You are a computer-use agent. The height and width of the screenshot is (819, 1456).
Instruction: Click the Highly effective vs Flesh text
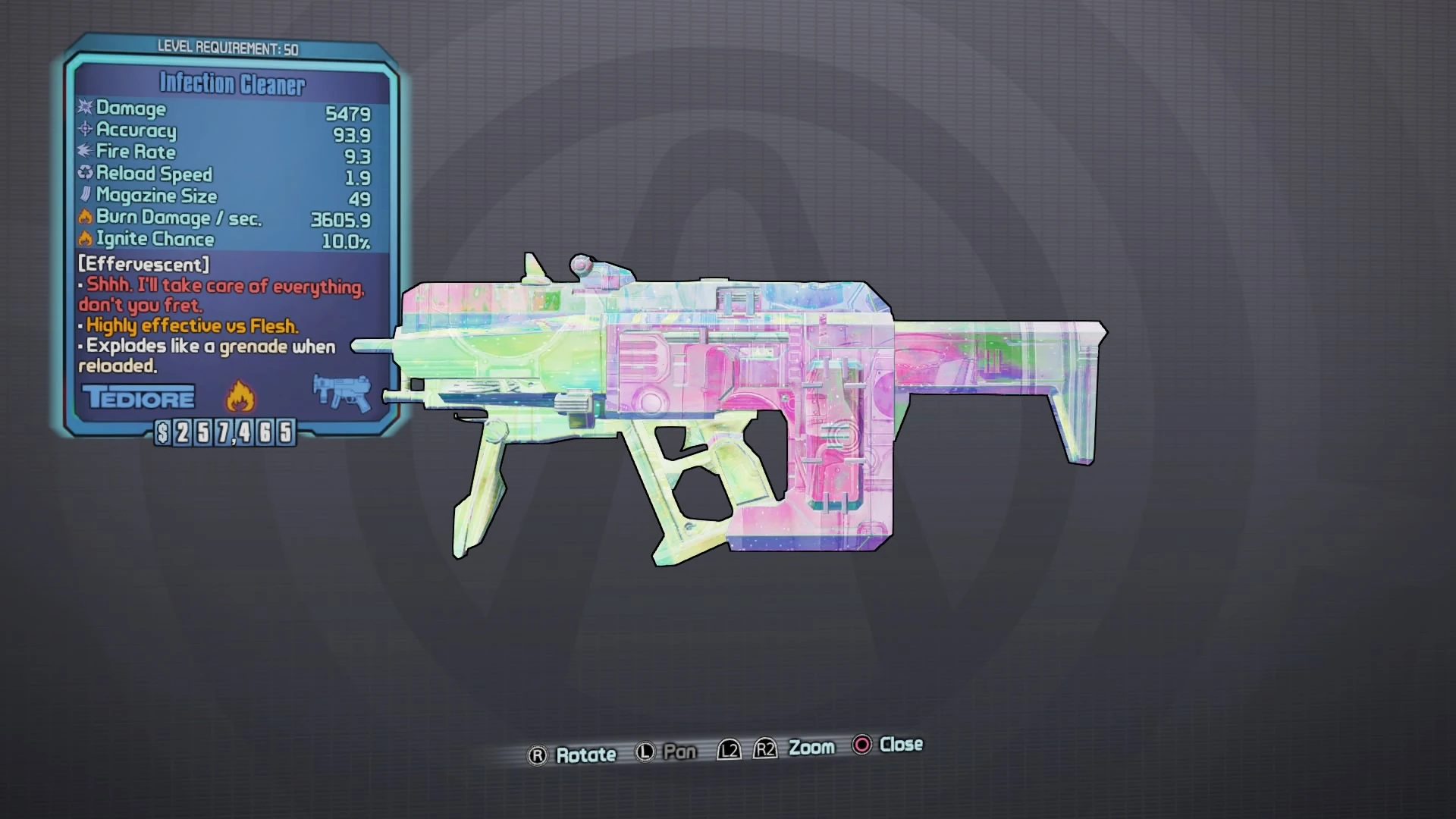point(190,326)
